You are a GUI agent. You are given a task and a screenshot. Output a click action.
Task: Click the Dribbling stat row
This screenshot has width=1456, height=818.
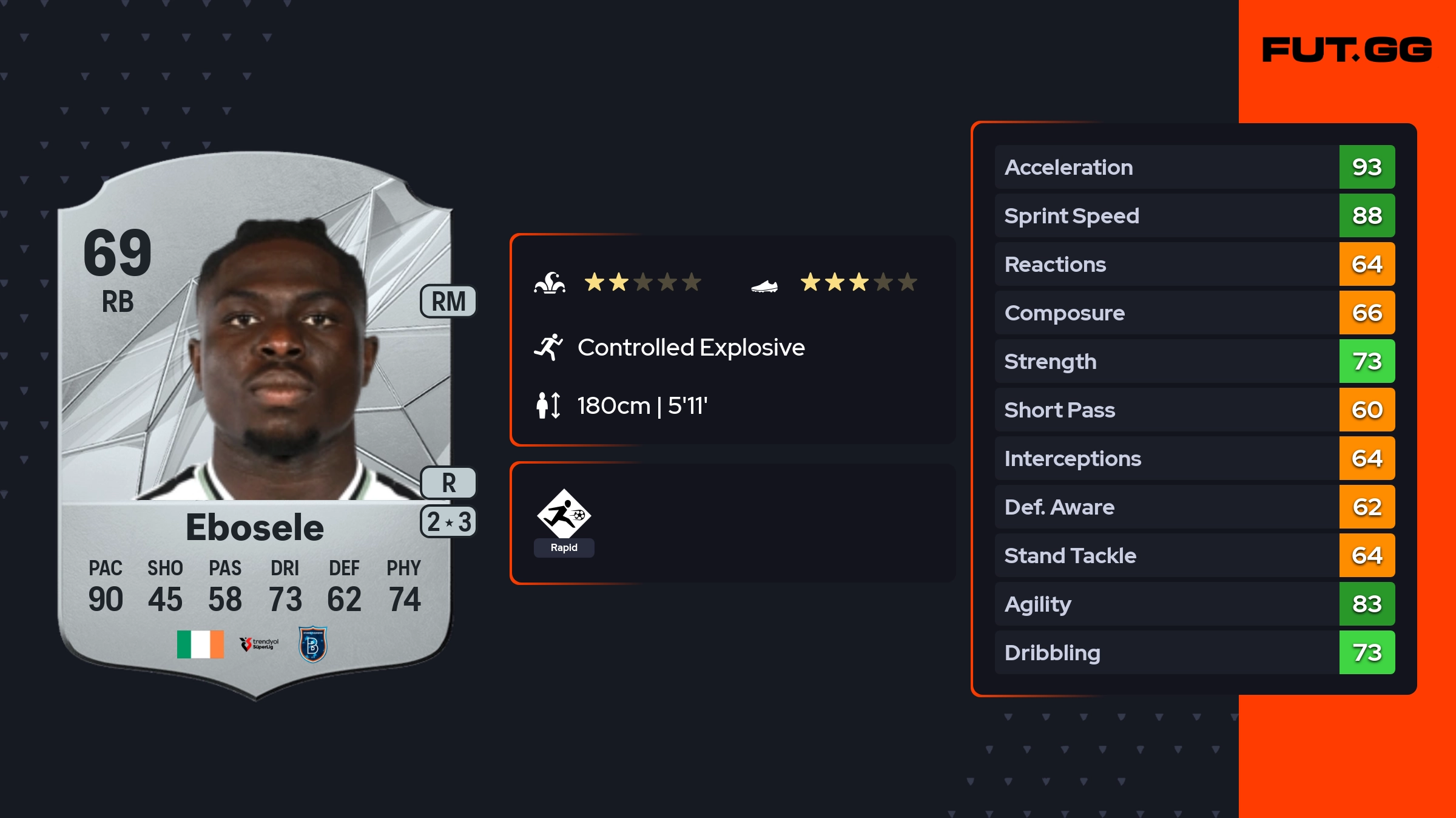point(1194,652)
